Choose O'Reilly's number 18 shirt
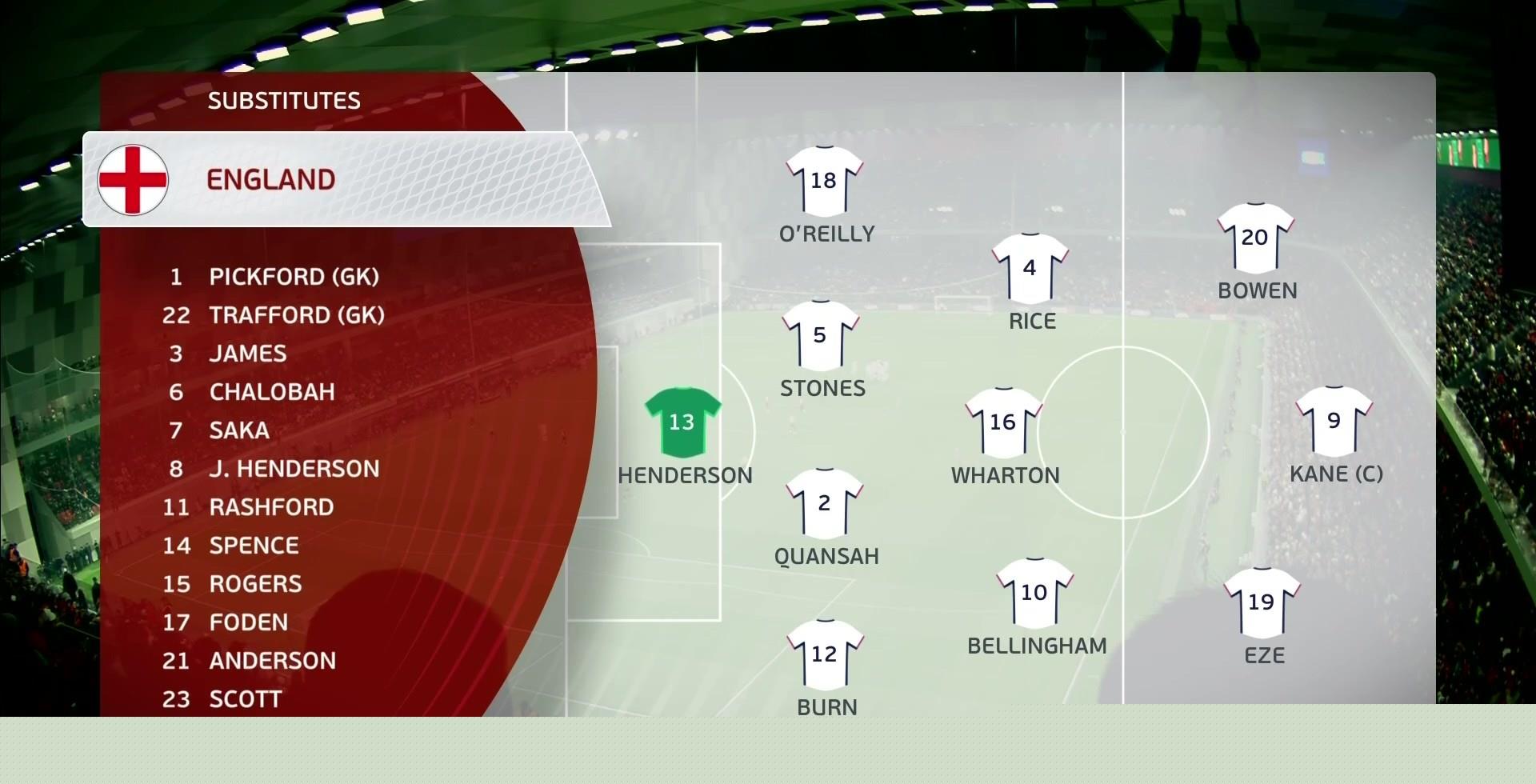The width and height of the screenshot is (1536, 784). click(824, 181)
